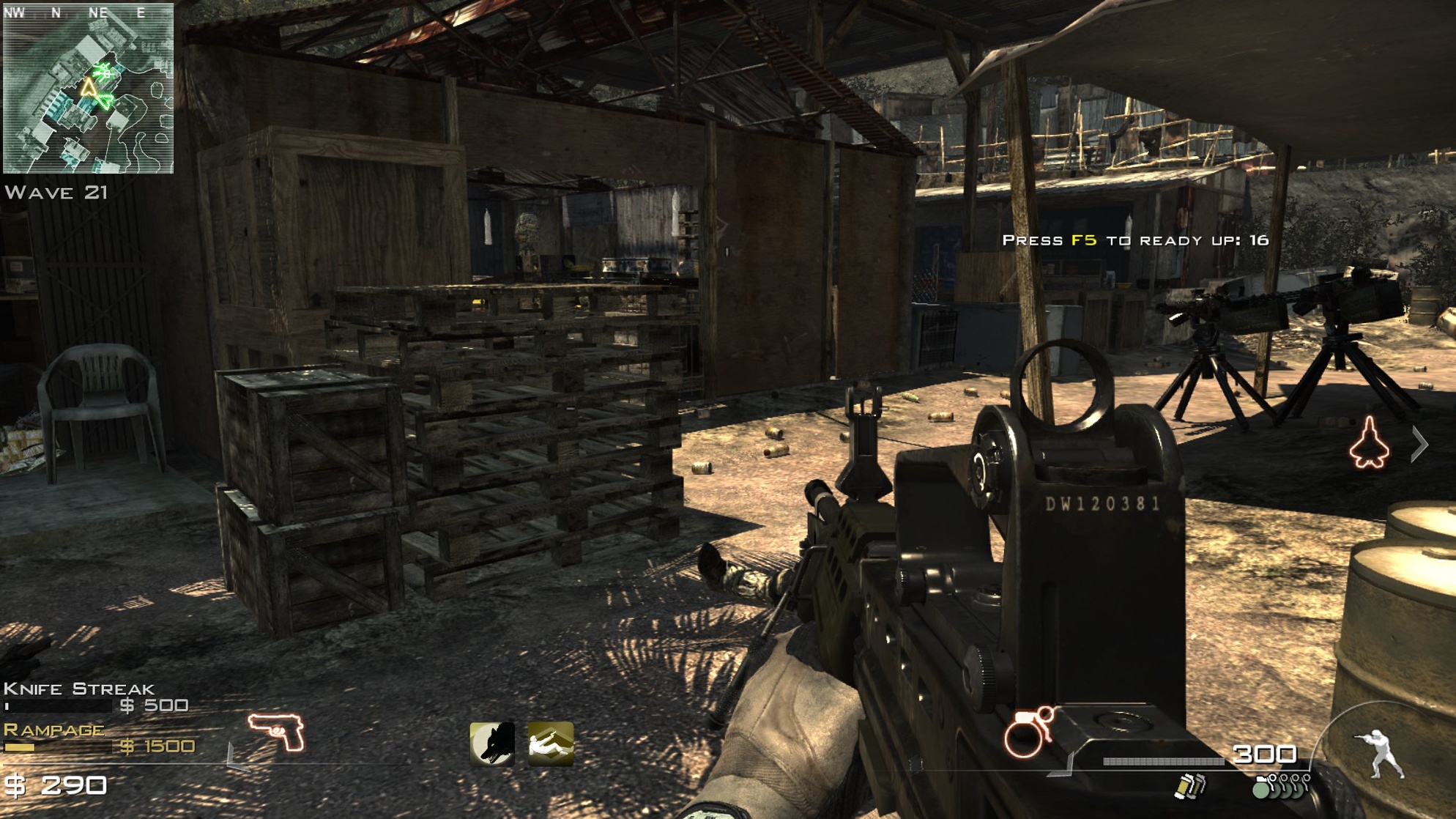Select the red frag grenade icon
The width and height of the screenshot is (1456, 819).
tap(1027, 733)
